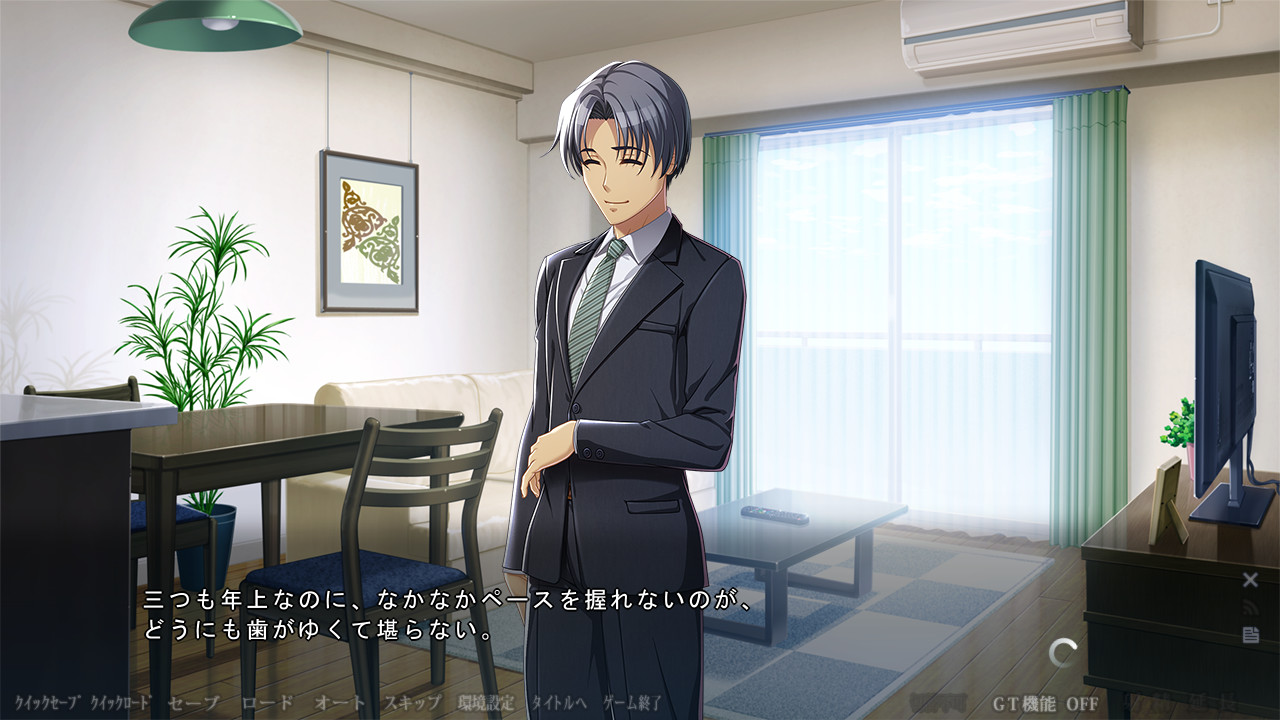
Task: Toggle the GT機能 OFF switch
Action: point(1046,703)
